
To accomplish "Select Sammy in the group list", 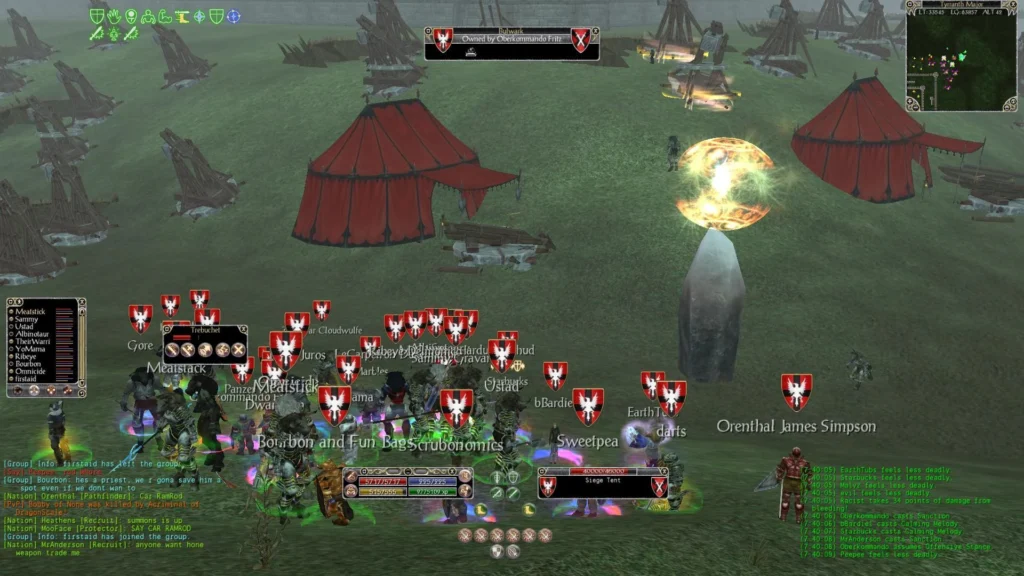I will [x=27, y=321].
